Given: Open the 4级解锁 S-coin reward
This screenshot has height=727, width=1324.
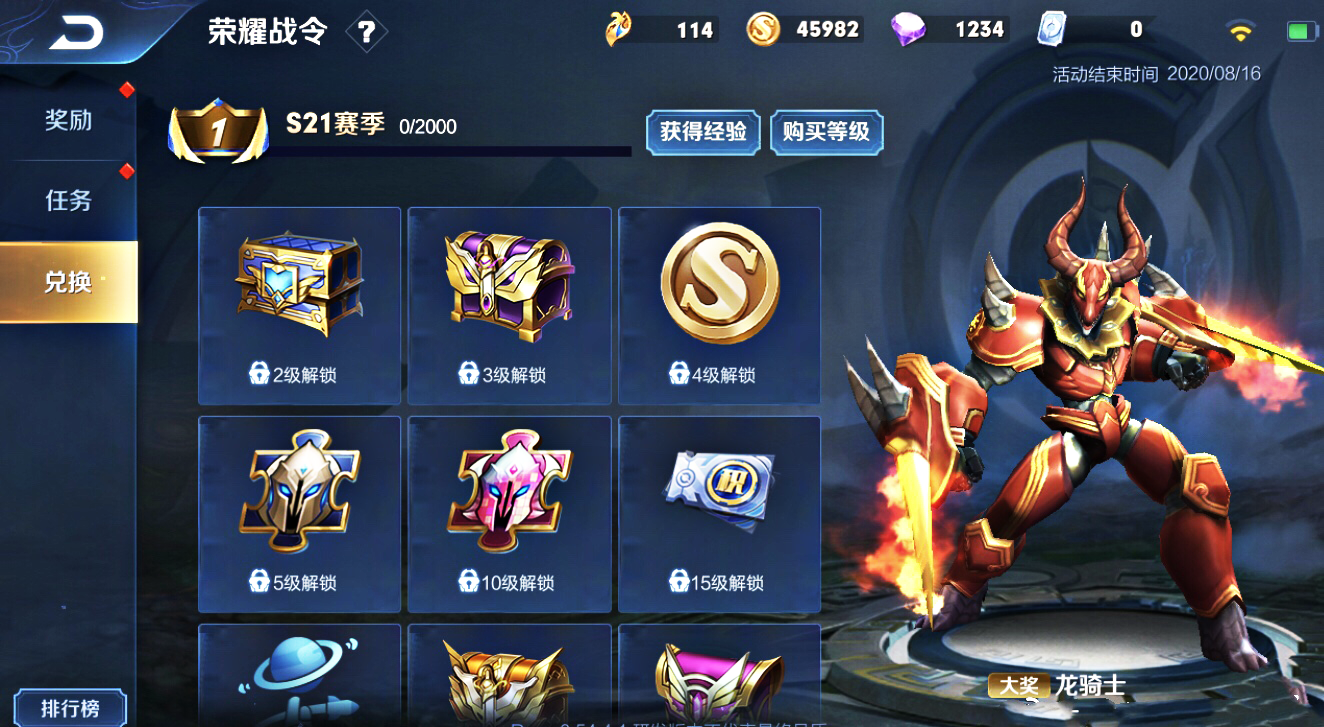Looking at the screenshot, I should pyautogui.click(x=719, y=283).
